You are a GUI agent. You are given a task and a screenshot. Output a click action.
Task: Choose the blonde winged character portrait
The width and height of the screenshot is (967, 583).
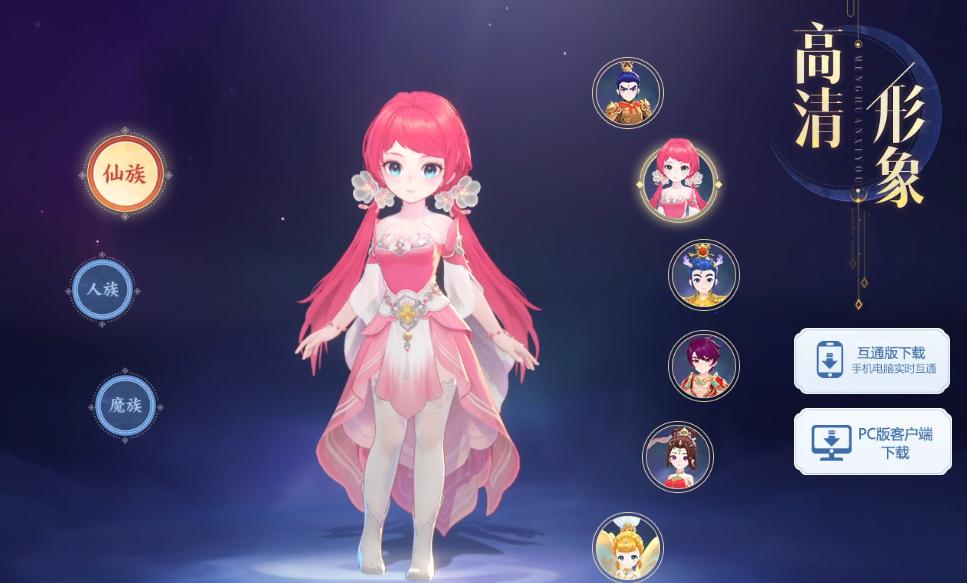(628, 546)
